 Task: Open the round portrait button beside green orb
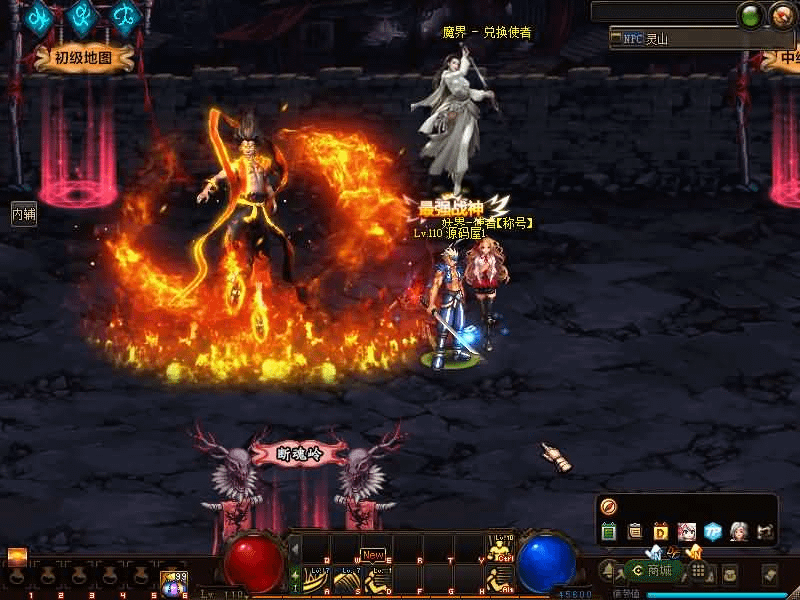pyautogui.click(x=781, y=15)
